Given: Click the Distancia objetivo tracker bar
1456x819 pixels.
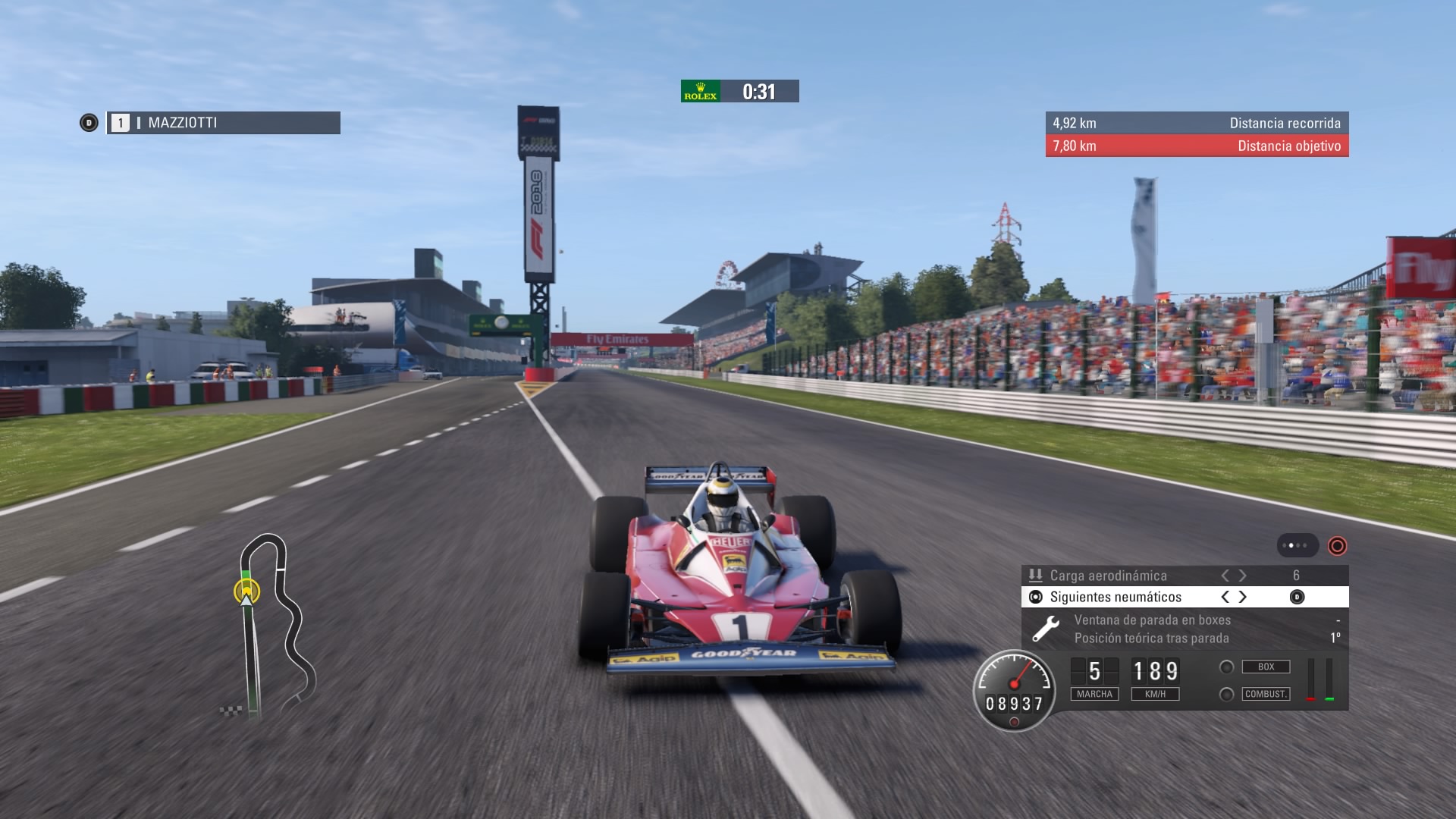Looking at the screenshot, I should 1197,146.
